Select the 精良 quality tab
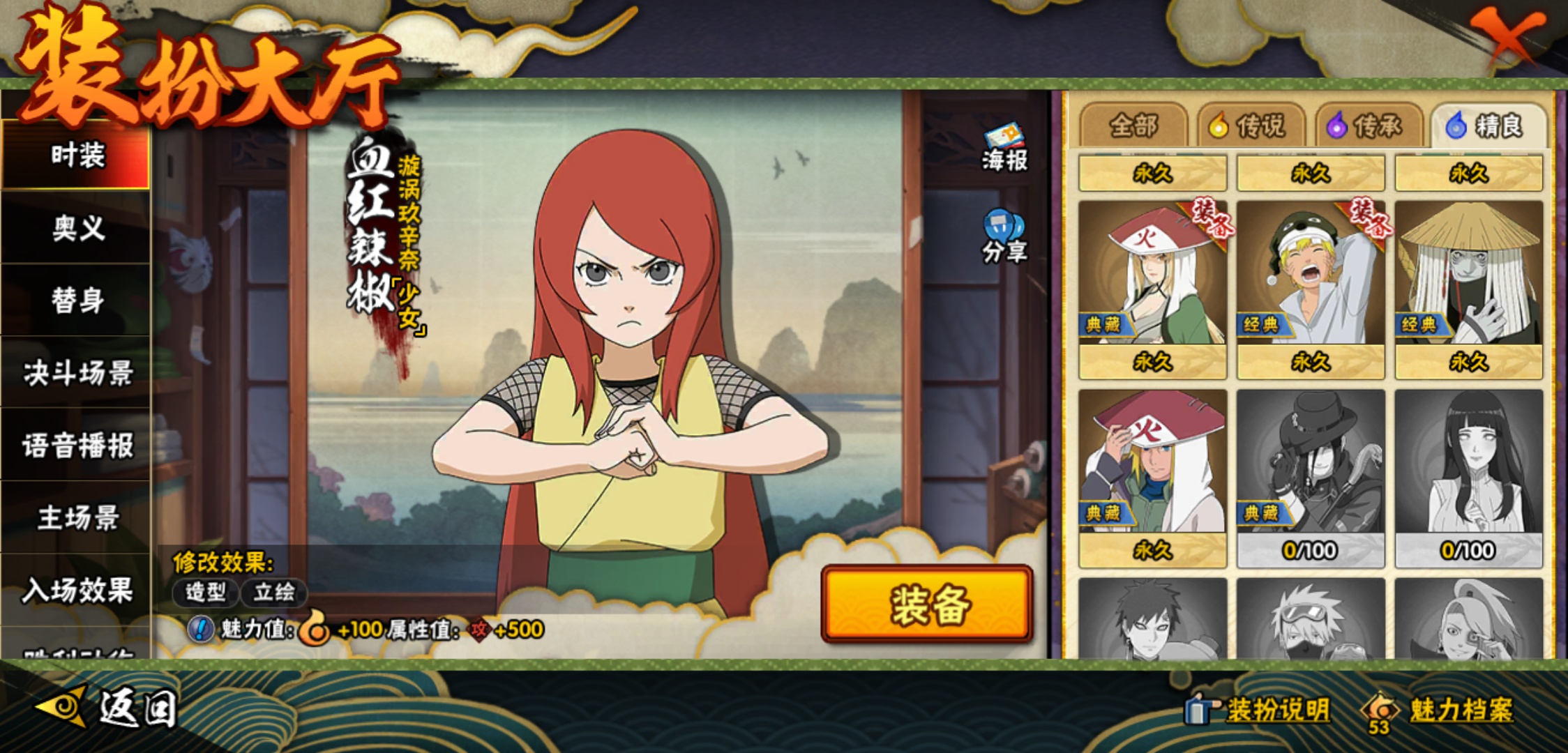 (1488, 126)
